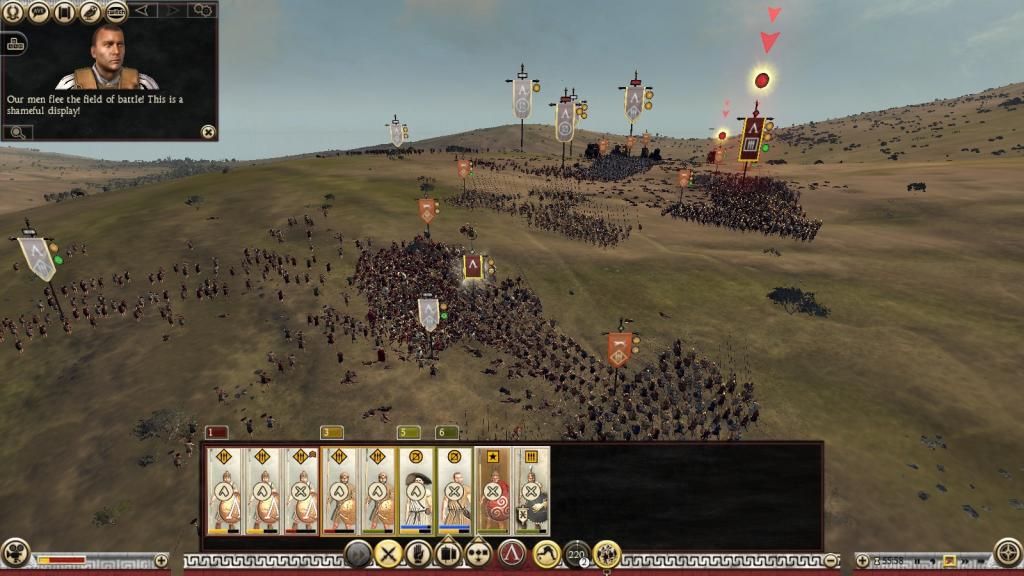Open advisor settings gears

coord(202,11)
